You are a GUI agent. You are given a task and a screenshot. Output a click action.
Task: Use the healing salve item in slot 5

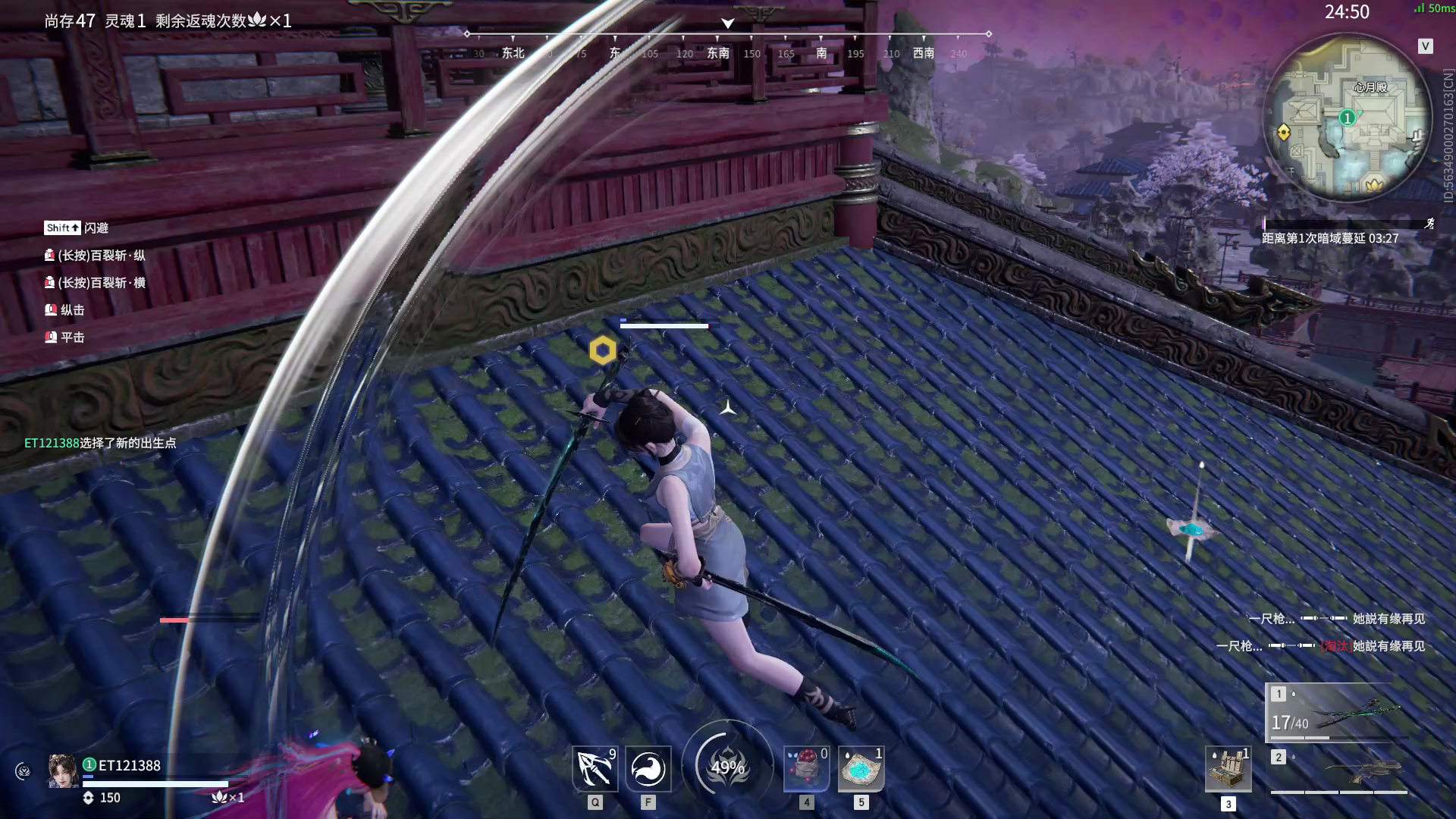[861, 768]
